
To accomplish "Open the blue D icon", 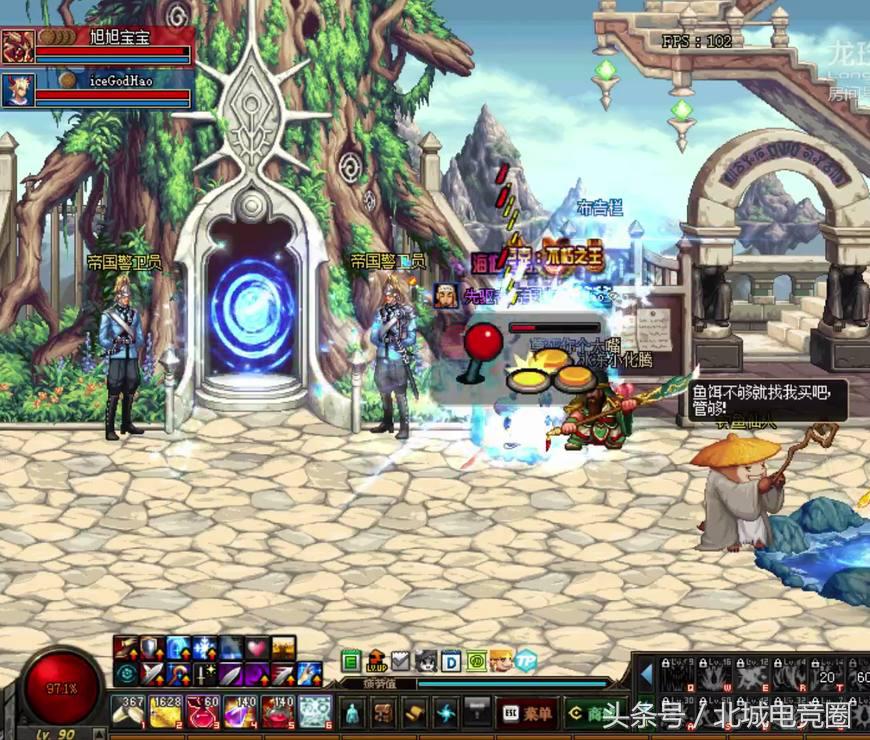I will coord(451,661).
